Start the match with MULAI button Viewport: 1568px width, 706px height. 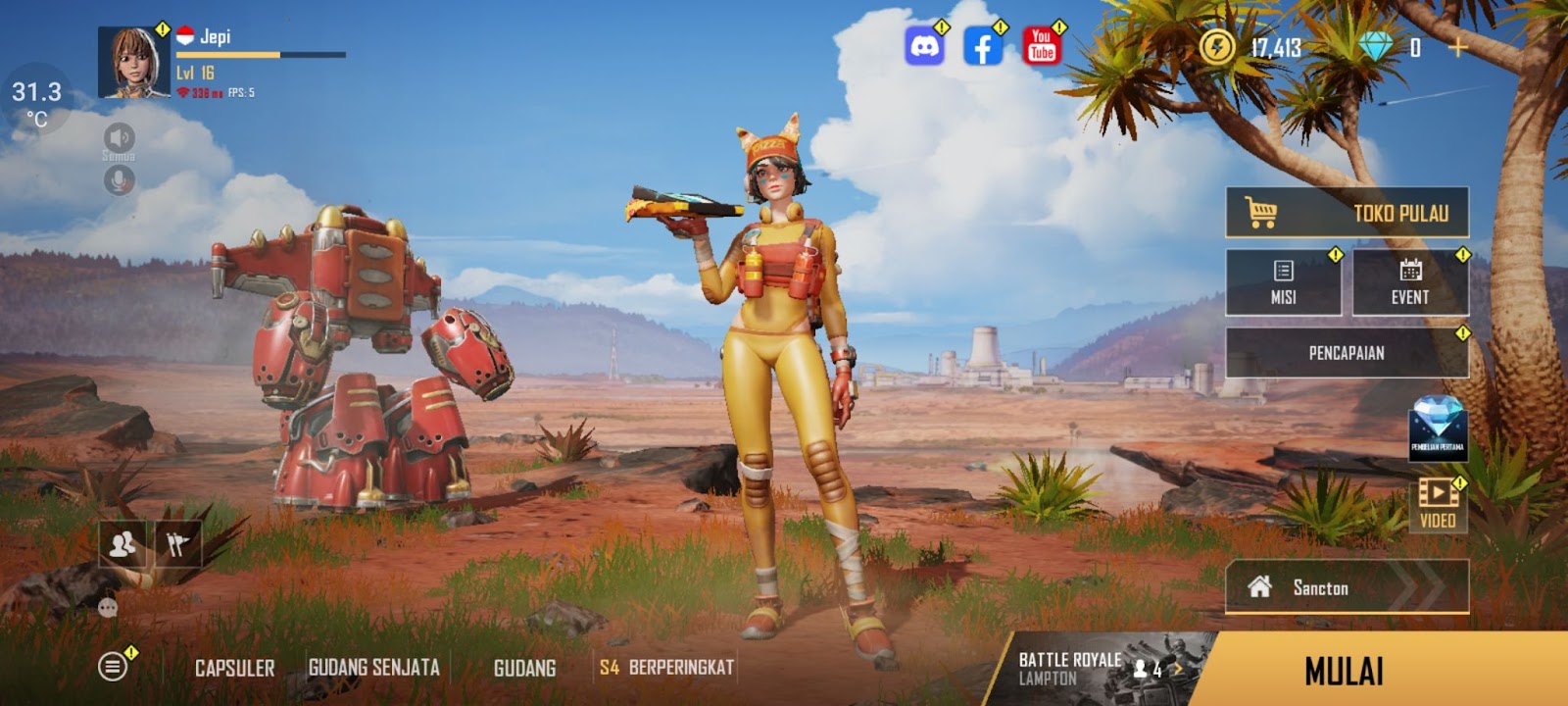(x=1344, y=671)
